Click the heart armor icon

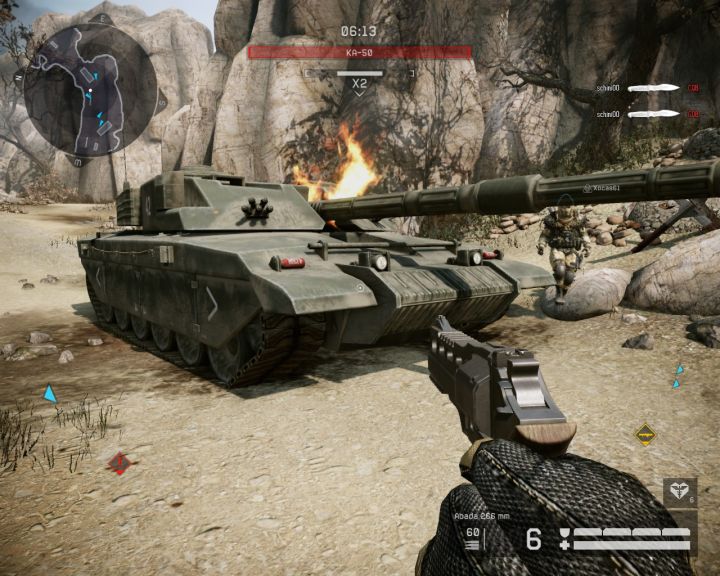pos(677,493)
